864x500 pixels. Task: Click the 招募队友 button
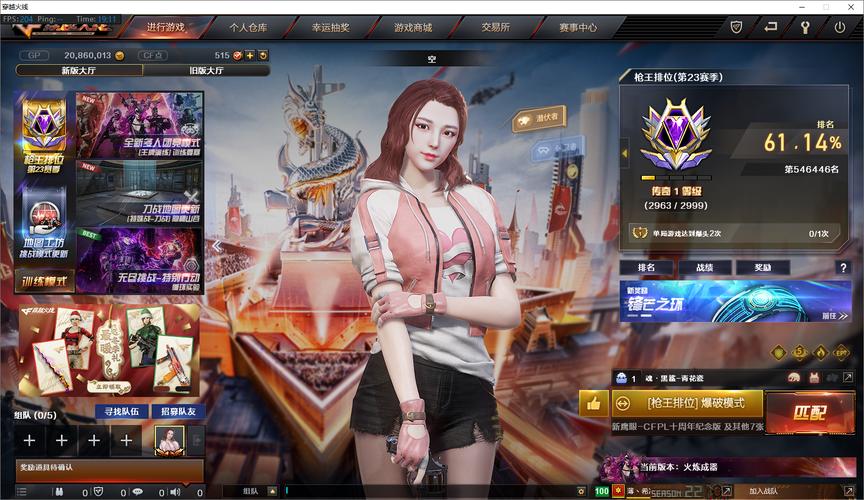(x=178, y=411)
